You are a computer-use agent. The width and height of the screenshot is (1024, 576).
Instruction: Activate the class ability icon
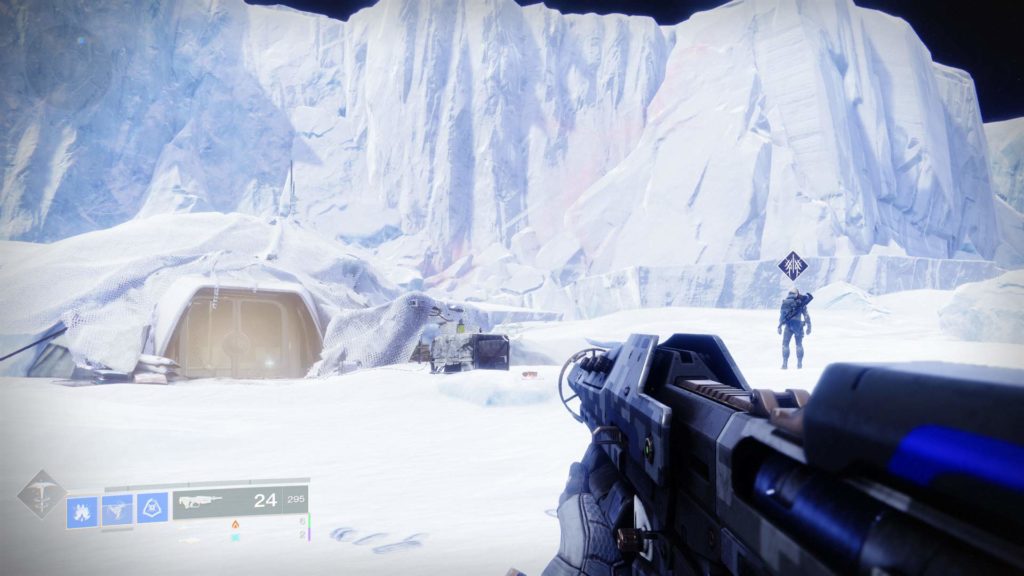click(x=152, y=509)
